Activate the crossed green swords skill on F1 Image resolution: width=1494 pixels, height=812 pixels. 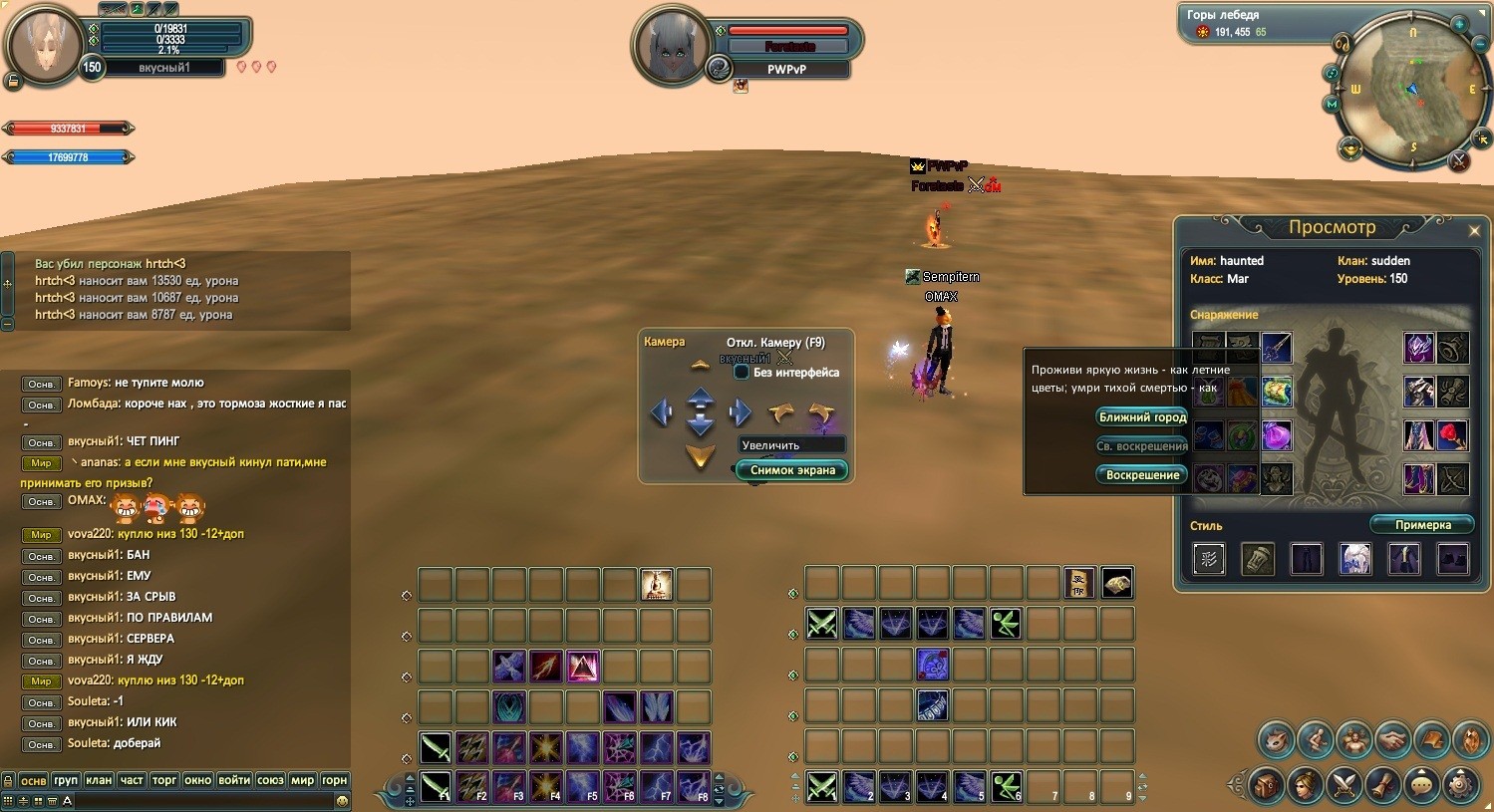click(436, 787)
